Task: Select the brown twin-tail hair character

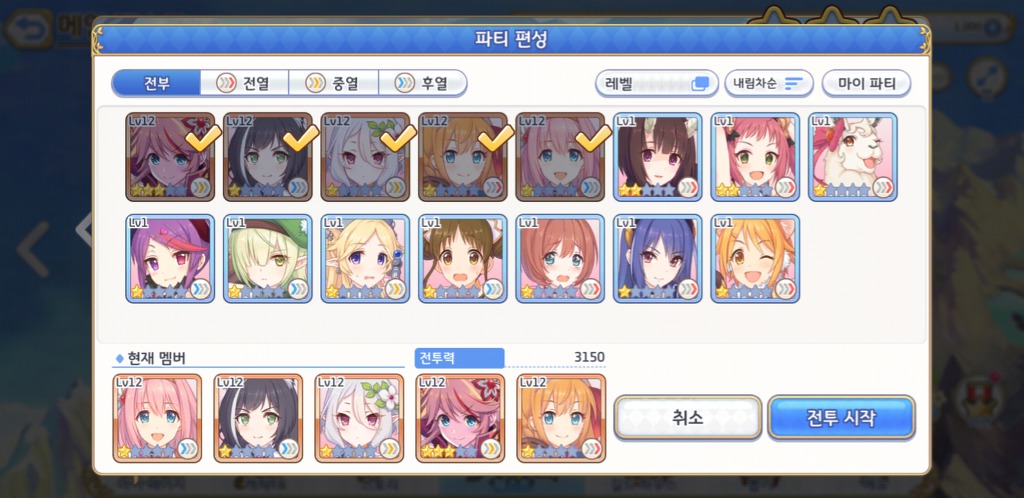Action: 463,258
